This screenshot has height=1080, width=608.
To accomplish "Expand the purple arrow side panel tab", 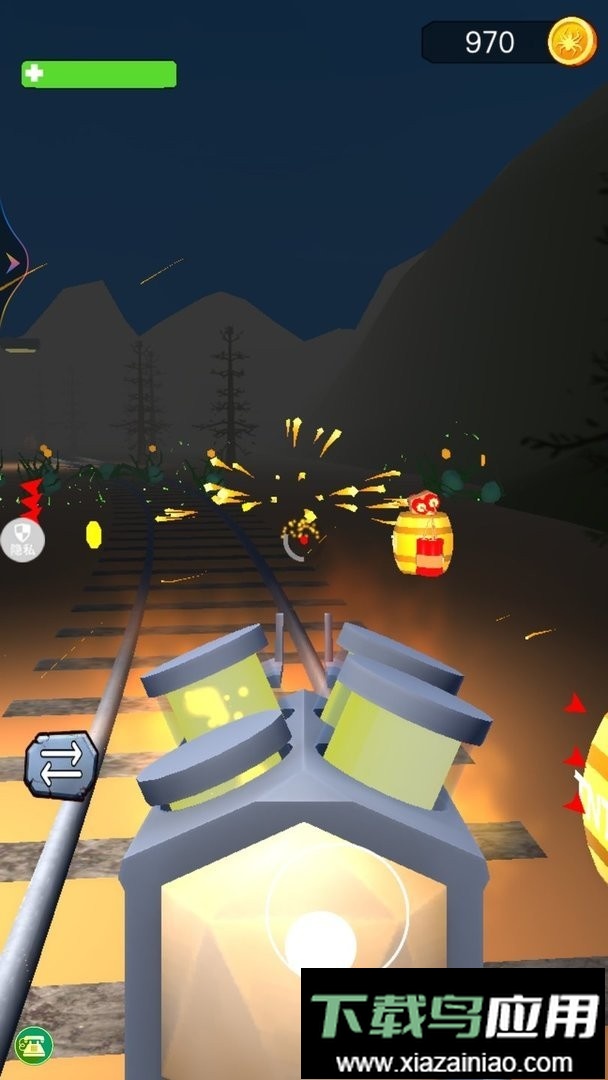I will (x=12, y=264).
